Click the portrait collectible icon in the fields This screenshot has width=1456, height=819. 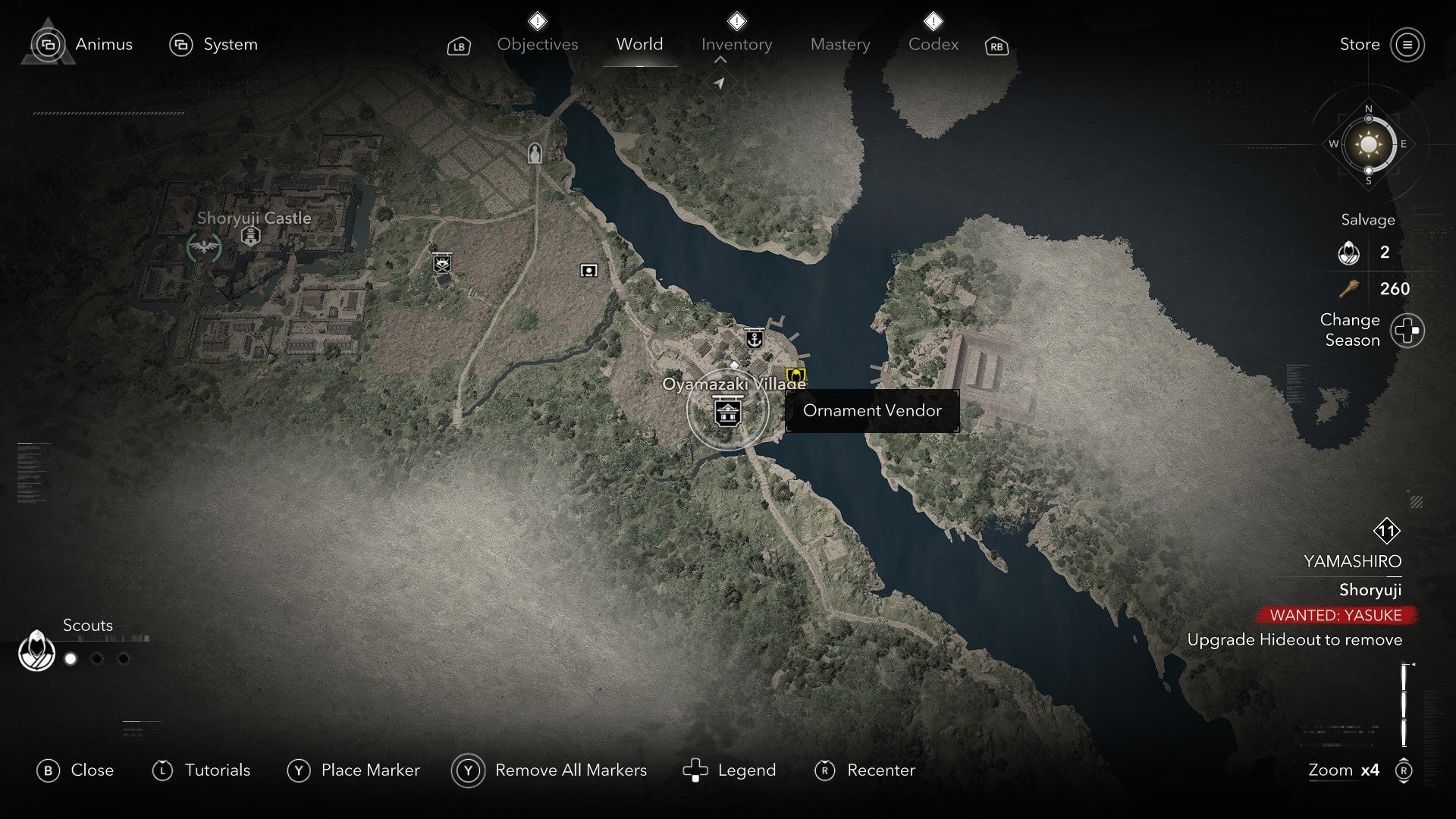[x=589, y=270]
